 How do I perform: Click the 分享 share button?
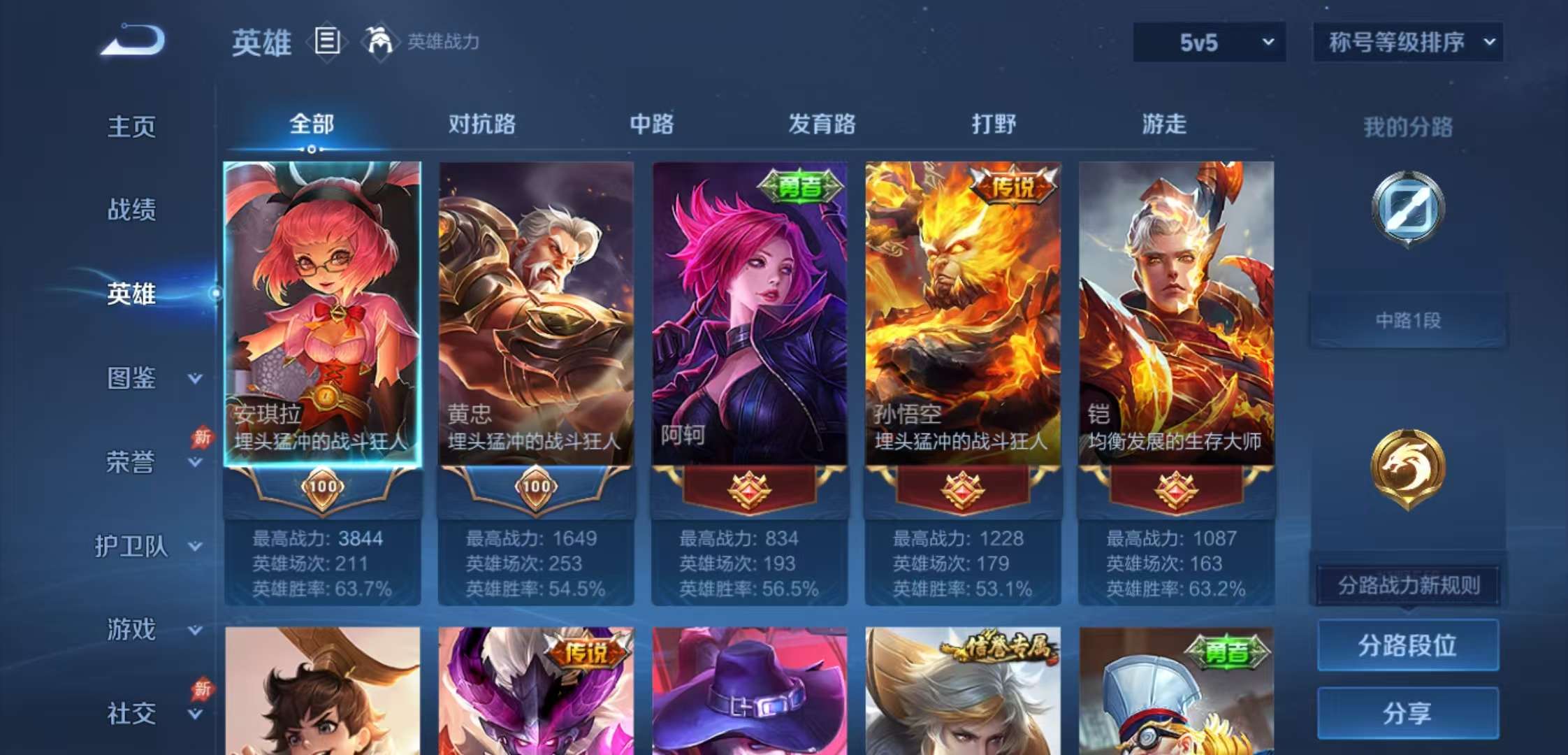coord(1407,713)
